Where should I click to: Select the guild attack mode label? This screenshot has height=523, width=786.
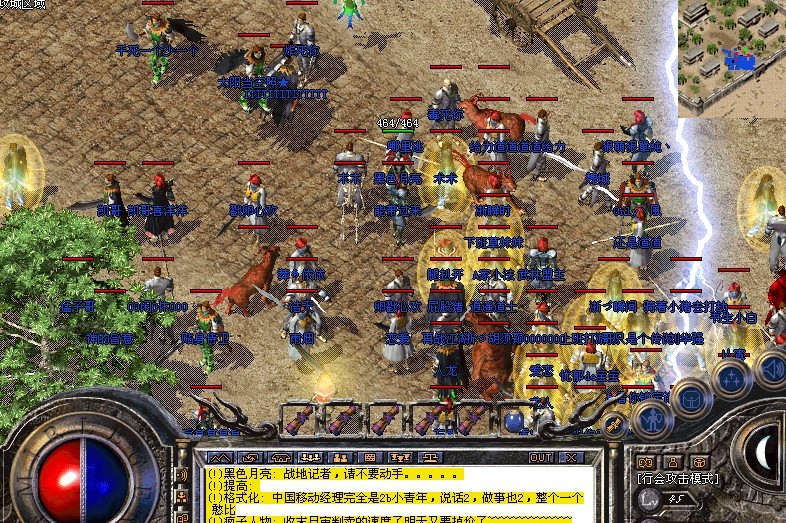[x=680, y=479]
